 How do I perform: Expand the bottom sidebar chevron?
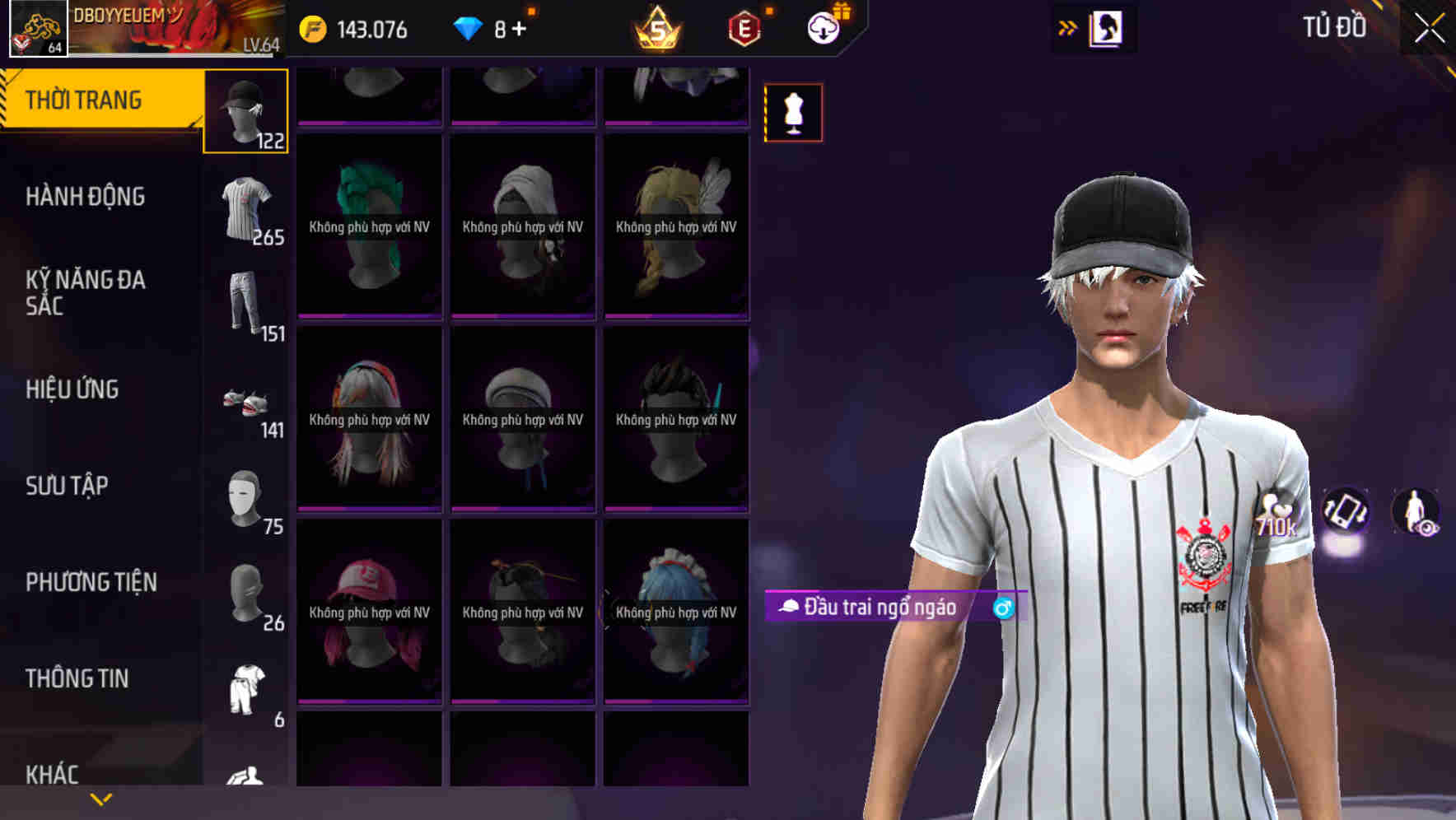(100, 799)
